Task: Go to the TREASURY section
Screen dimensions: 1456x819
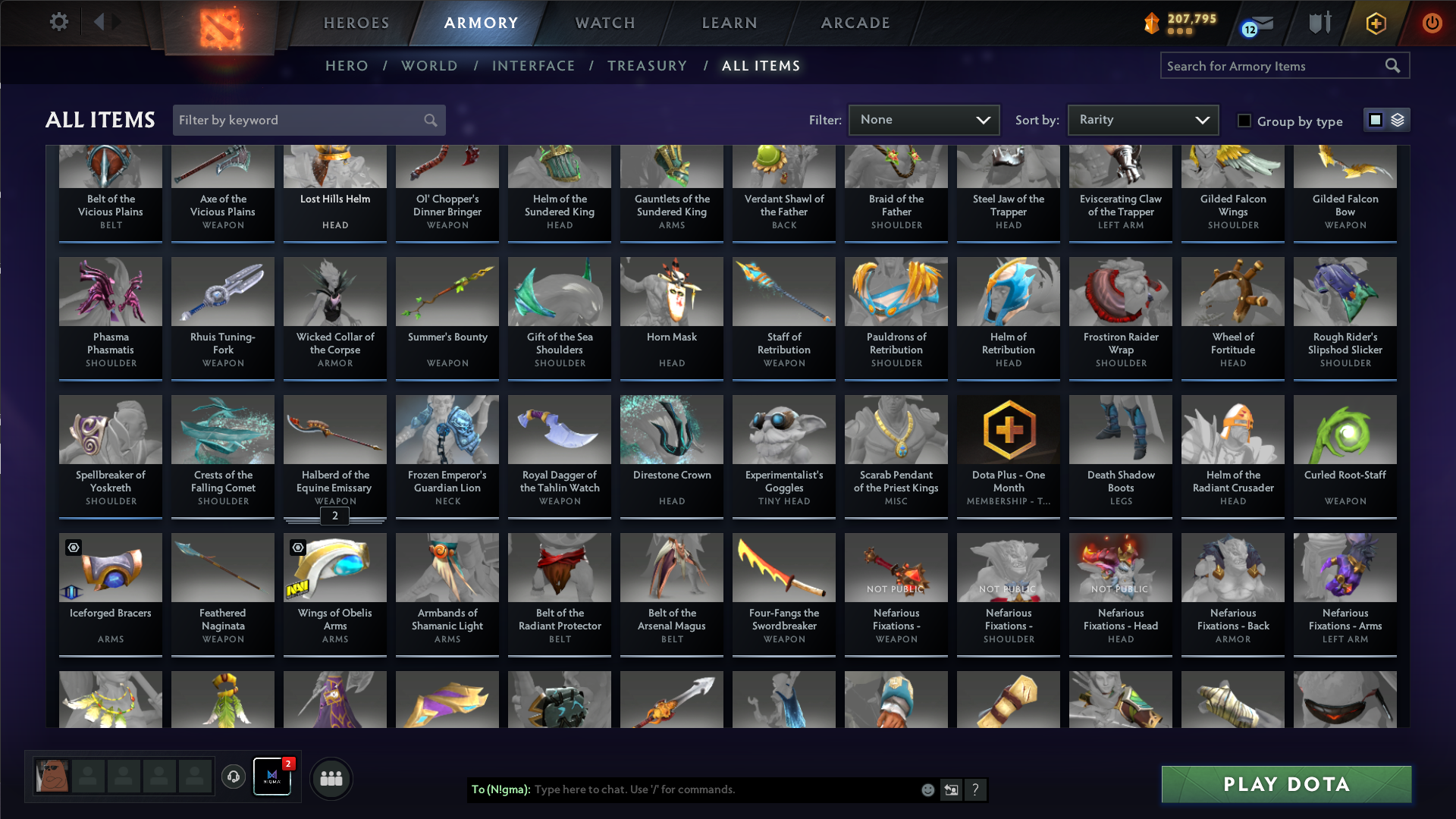Action: (x=648, y=66)
